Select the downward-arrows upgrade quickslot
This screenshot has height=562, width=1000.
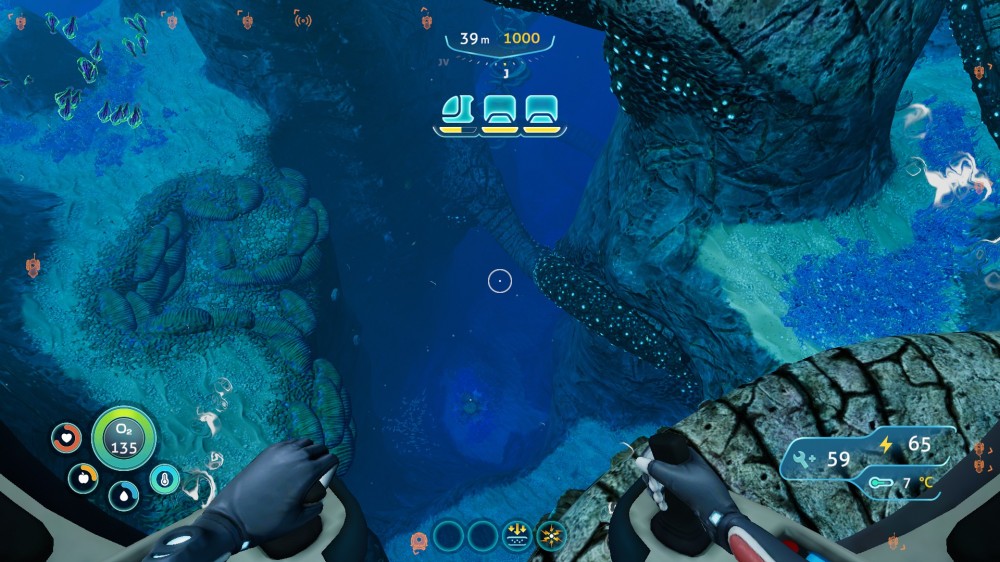pyautogui.click(x=518, y=534)
